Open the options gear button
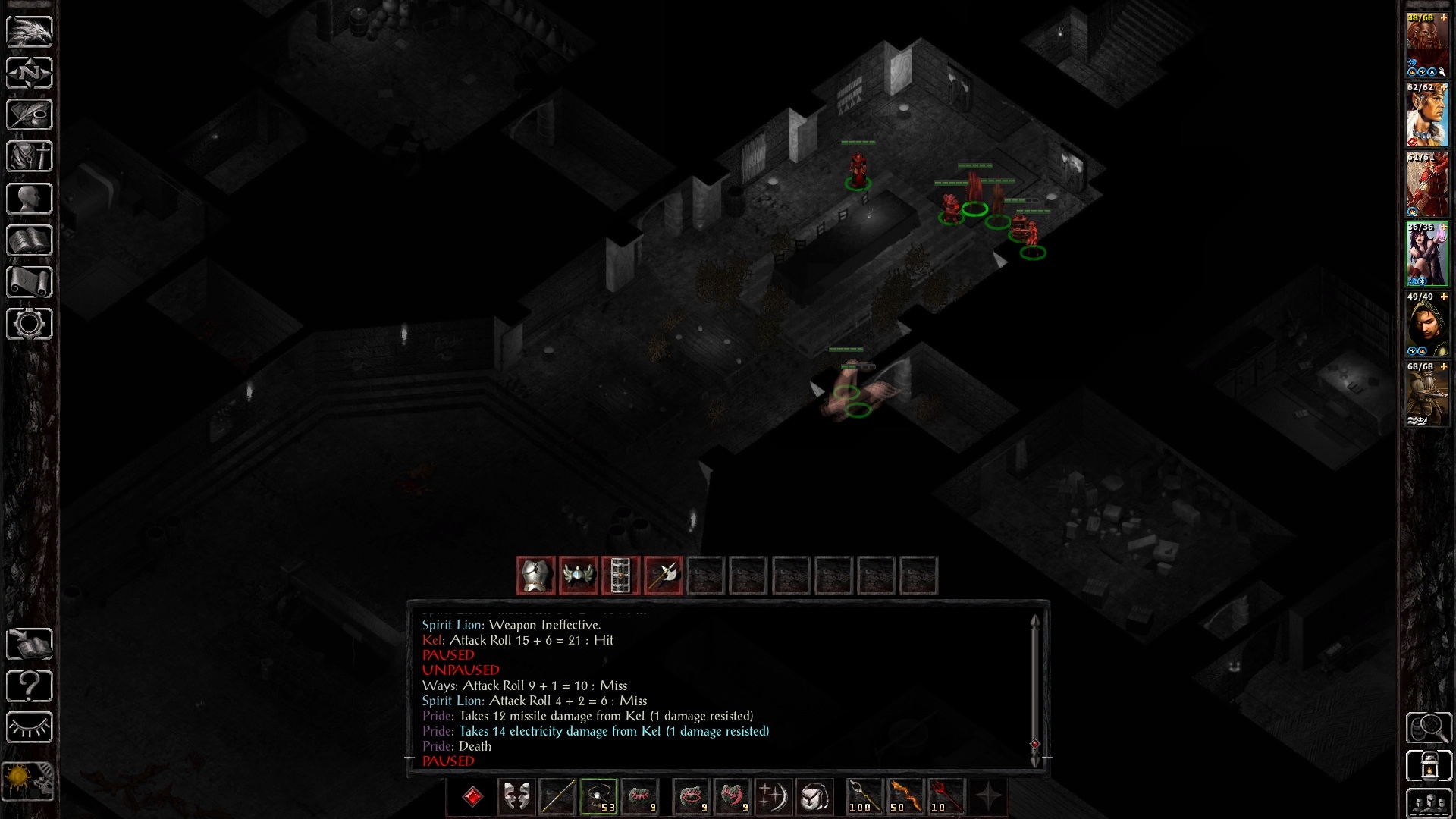Screen dimensions: 1456x819 30,324
